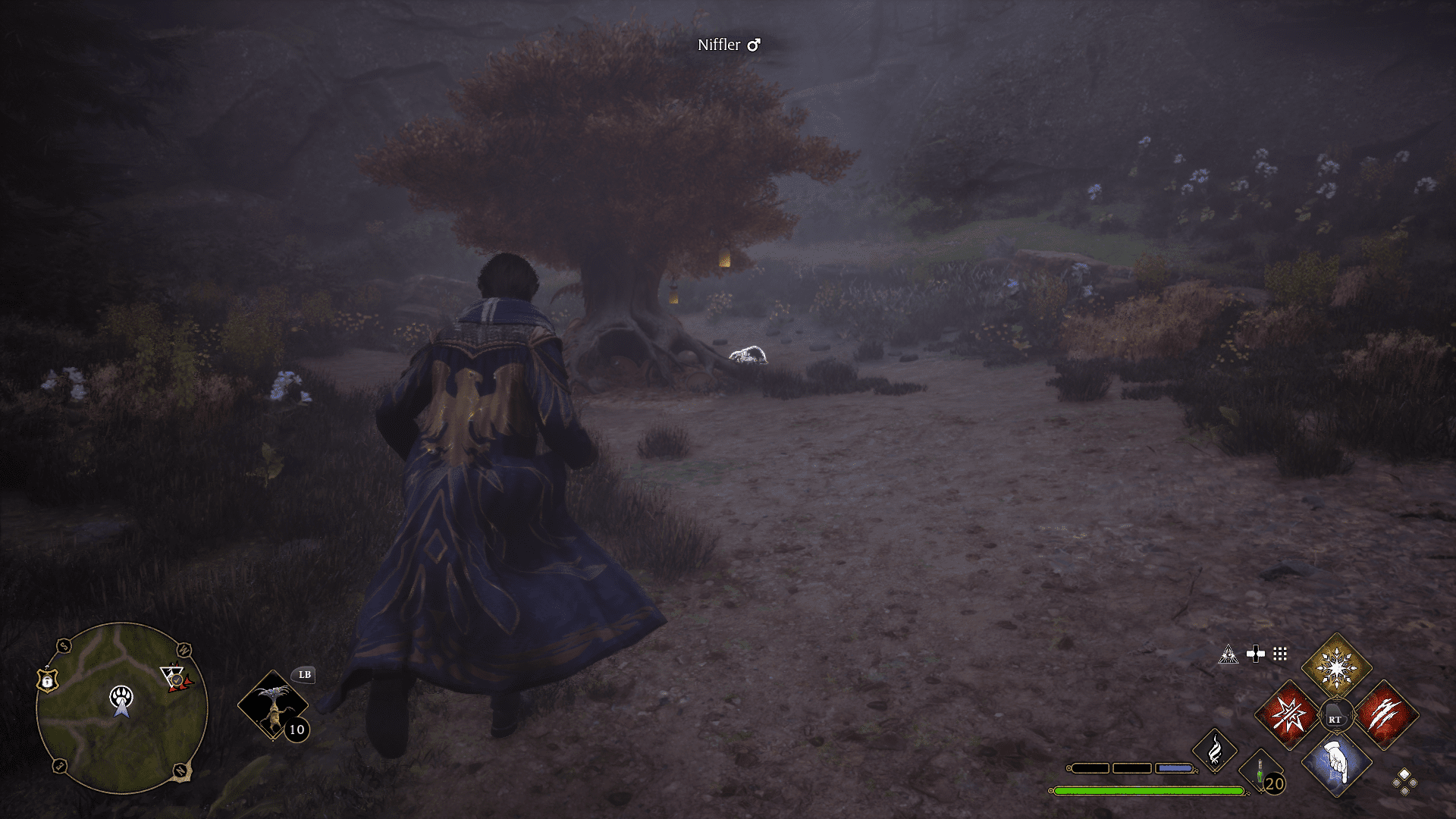1456x819 pixels.
Task: Toggle the checked quest marker on the minimap
Action: [x=176, y=680]
